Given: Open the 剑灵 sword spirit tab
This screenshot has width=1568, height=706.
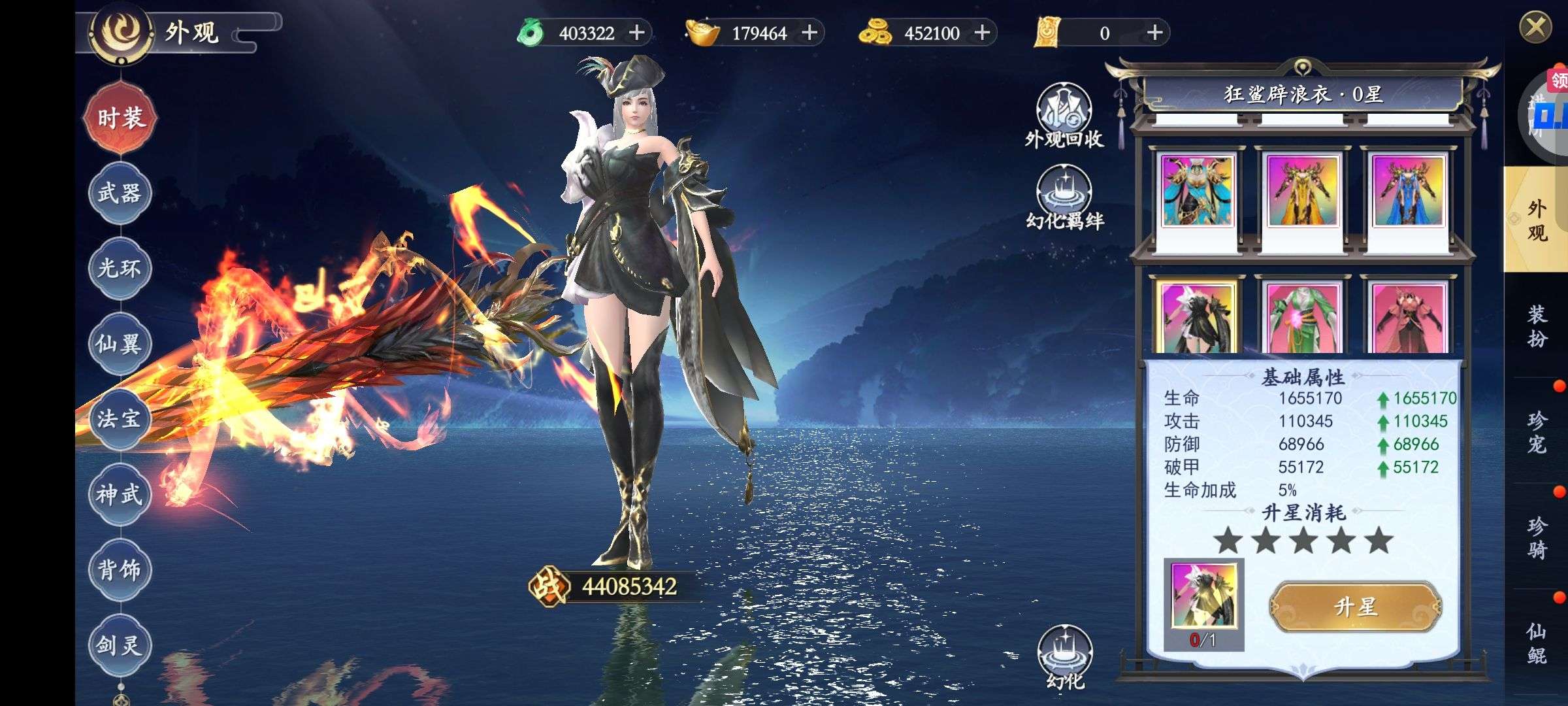Looking at the screenshot, I should click(120, 645).
